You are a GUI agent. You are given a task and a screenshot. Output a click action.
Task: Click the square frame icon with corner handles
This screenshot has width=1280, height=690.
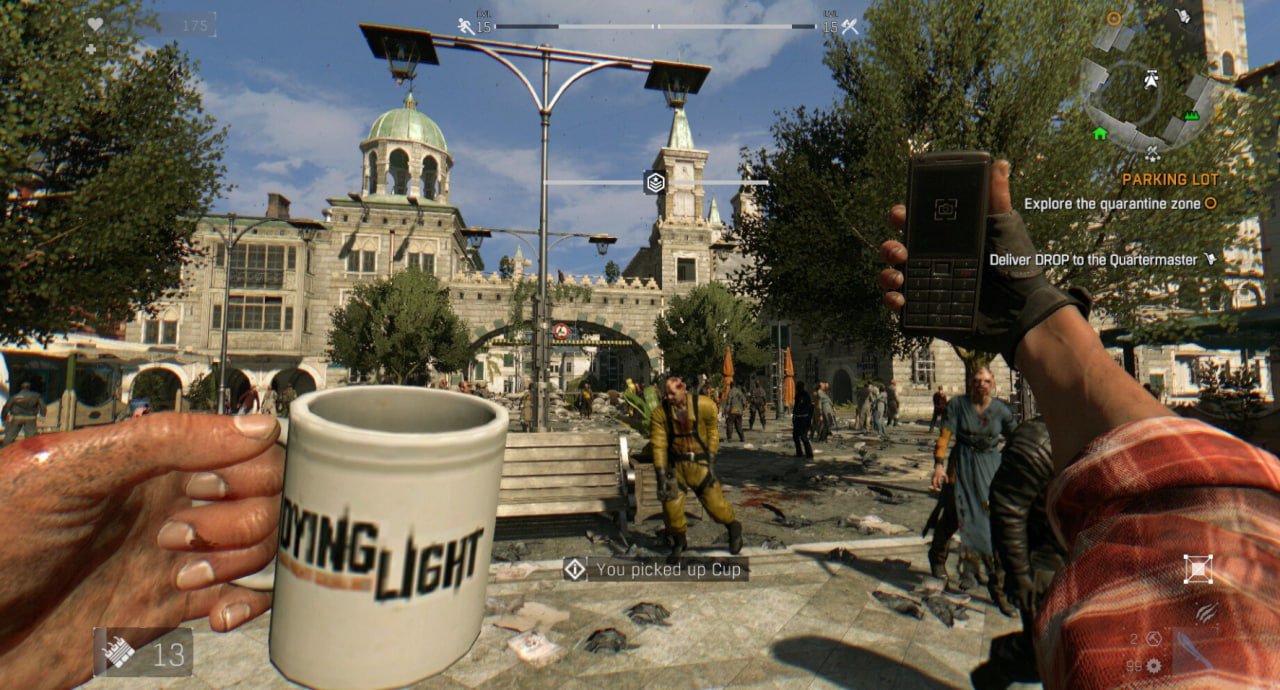coord(1197,569)
